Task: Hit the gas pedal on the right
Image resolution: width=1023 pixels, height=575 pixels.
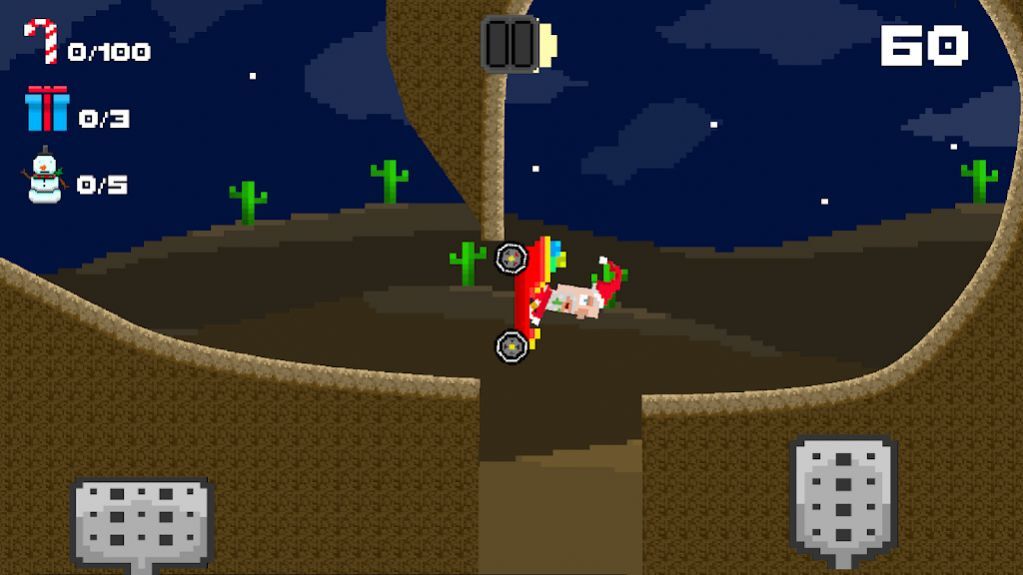Action: [843, 495]
